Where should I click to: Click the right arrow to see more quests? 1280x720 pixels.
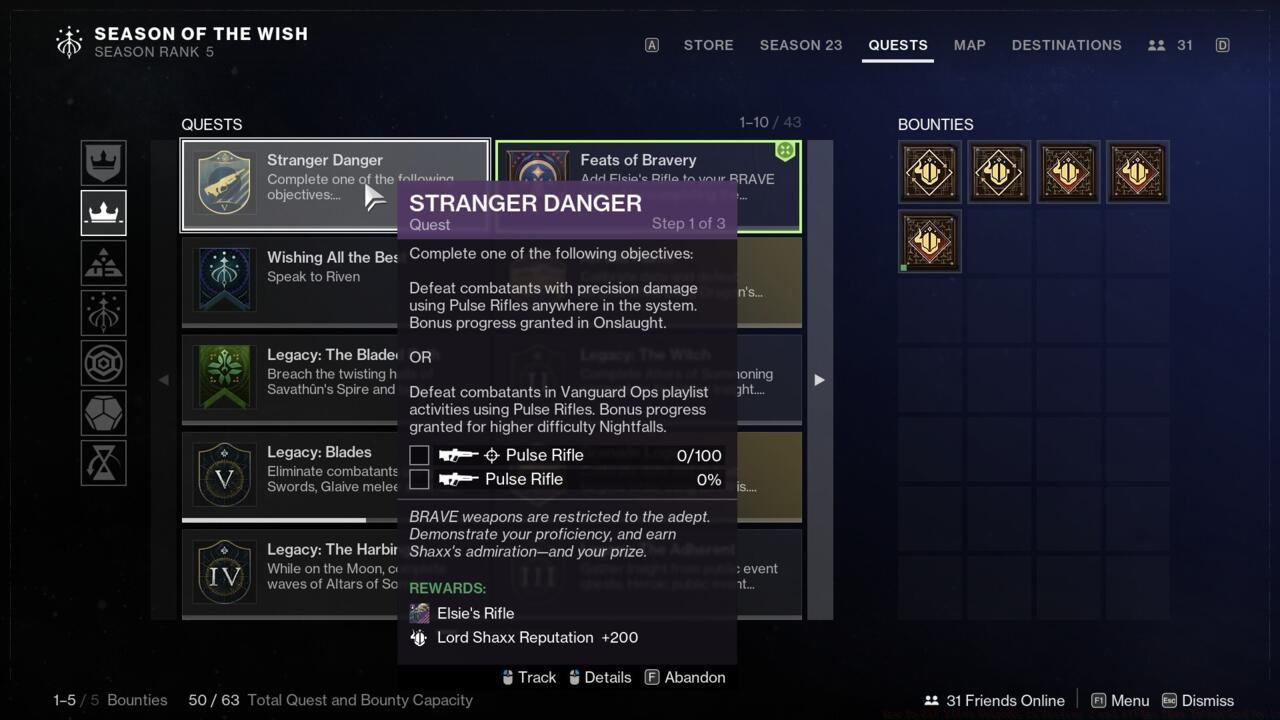(x=818, y=380)
